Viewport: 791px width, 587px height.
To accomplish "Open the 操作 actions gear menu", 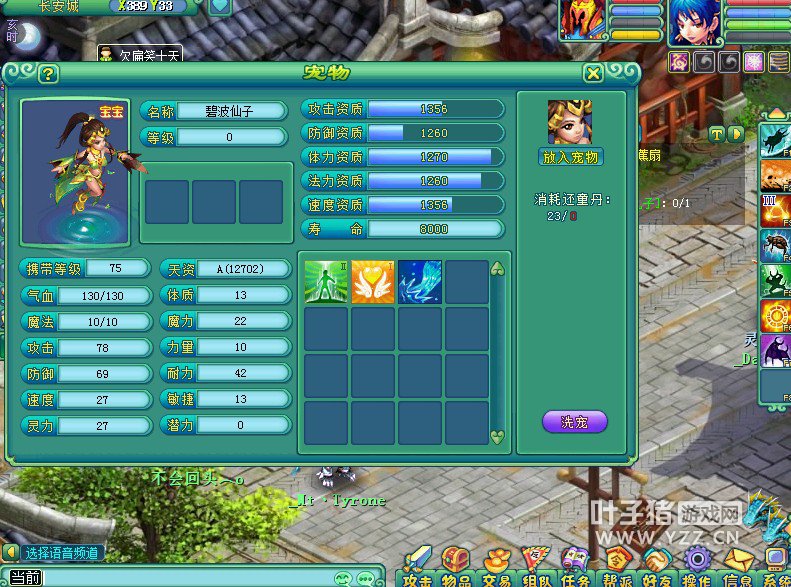I will click(x=696, y=567).
